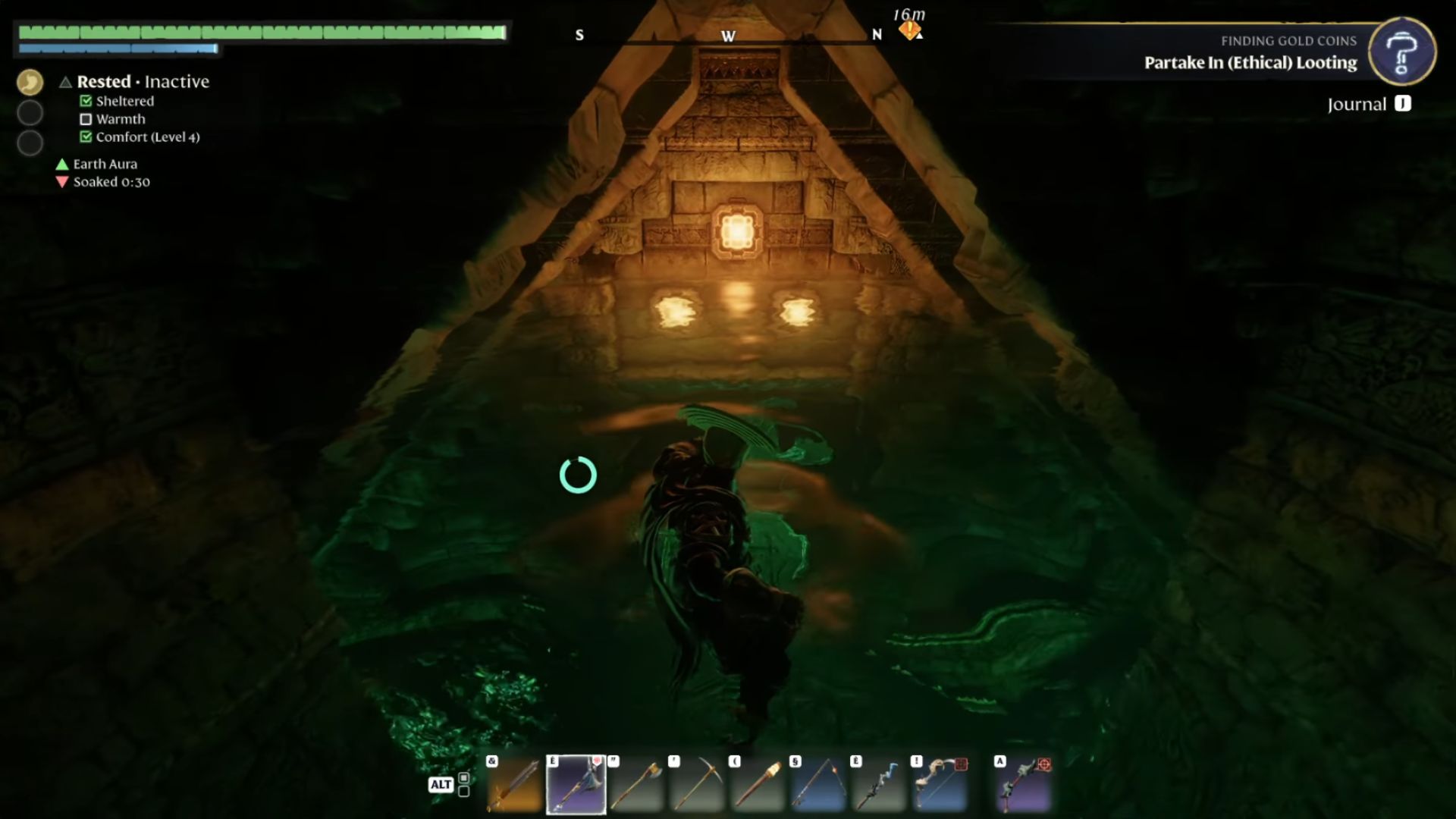This screenshot has width=1456, height=819.
Task: Toggle the upper ALT hotbar switch
Action: click(x=465, y=778)
